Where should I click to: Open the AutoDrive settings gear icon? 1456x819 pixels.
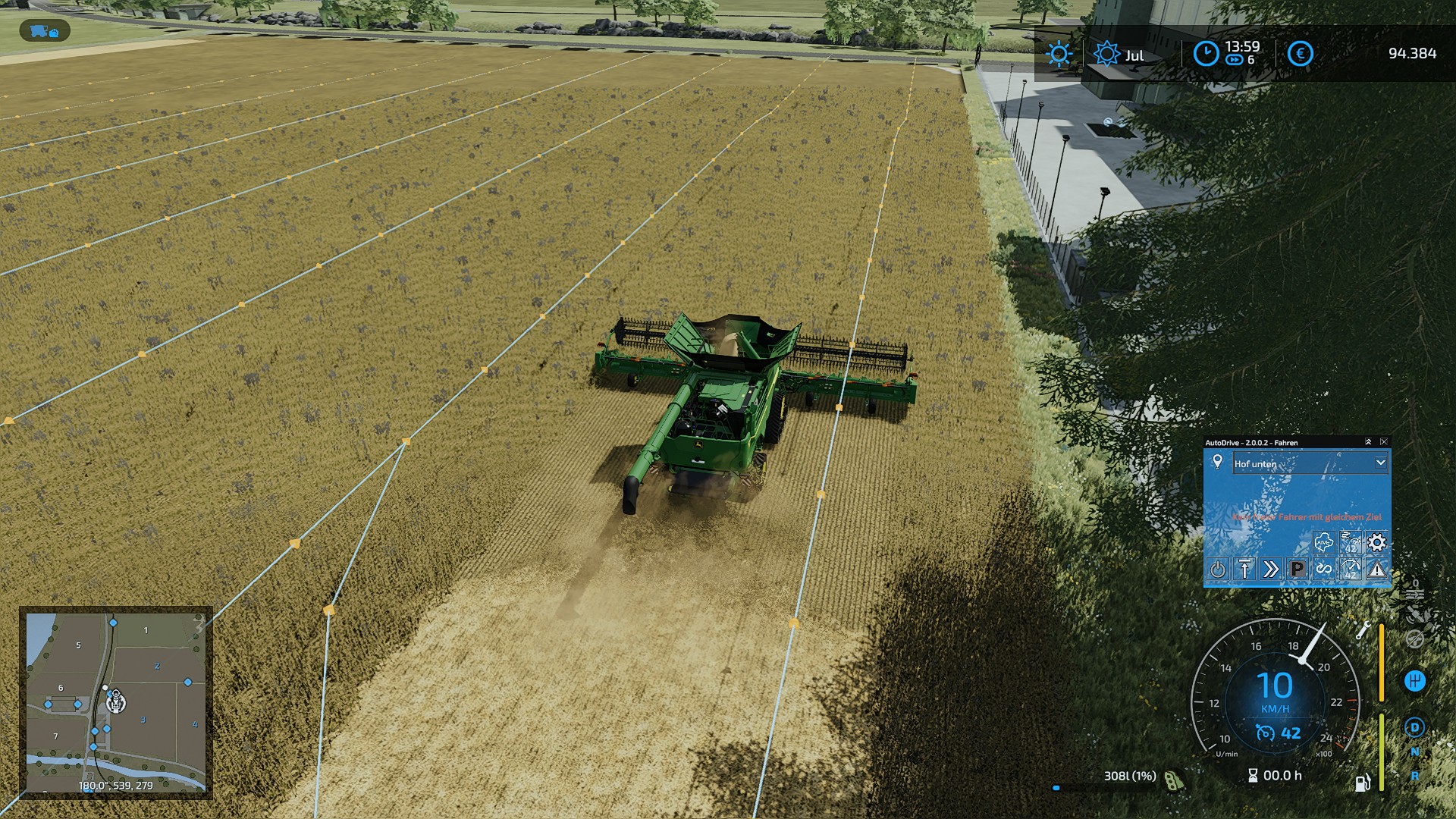click(1376, 542)
